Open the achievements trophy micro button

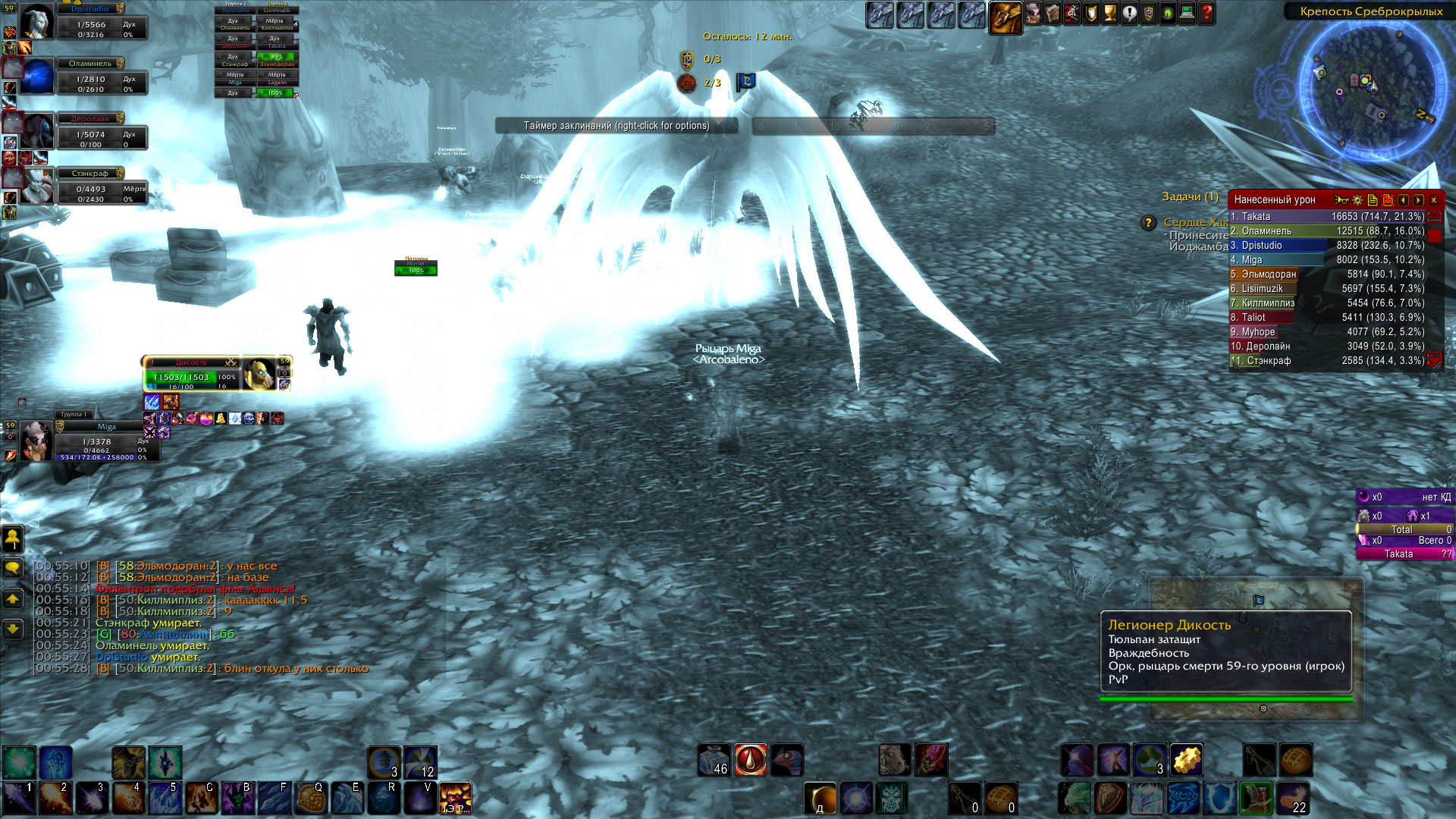(1110, 13)
